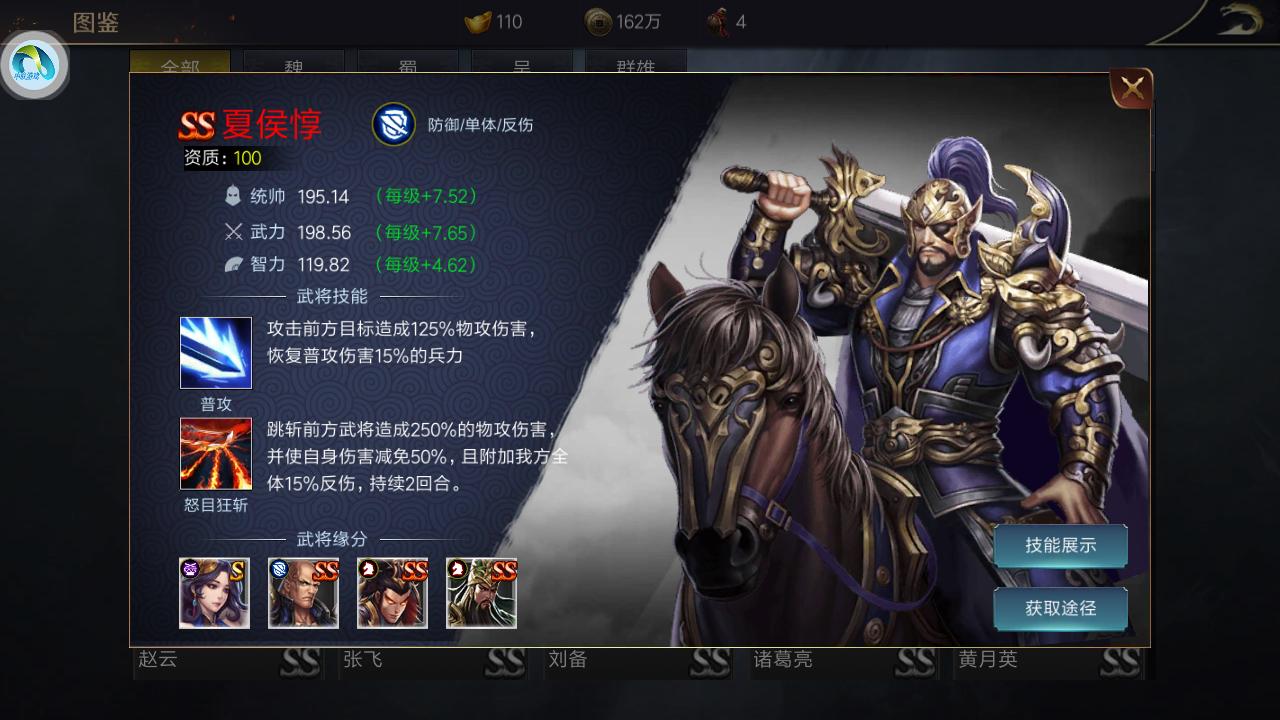Image resolution: width=1280 pixels, height=720 pixels.
Task: Open the first S-rank female fate portrait
Action: (x=215, y=593)
